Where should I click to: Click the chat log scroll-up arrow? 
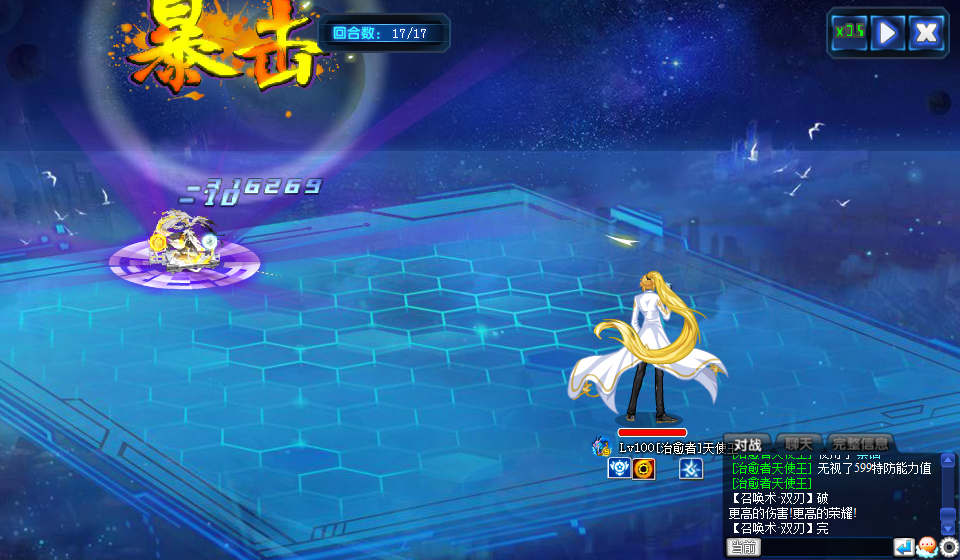[948, 461]
